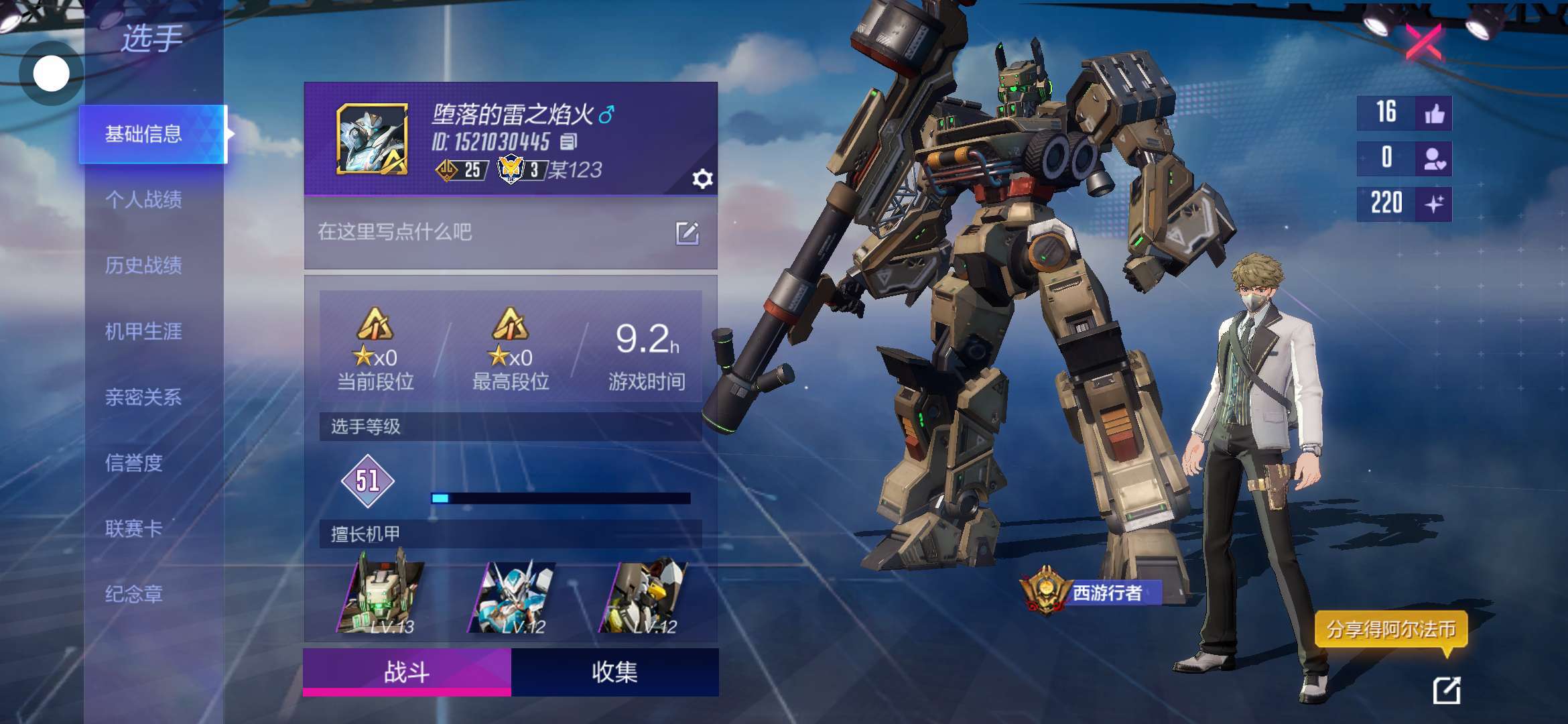Open the 联赛卡 tab
The image size is (1568, 724).
[x=134, y=528]
